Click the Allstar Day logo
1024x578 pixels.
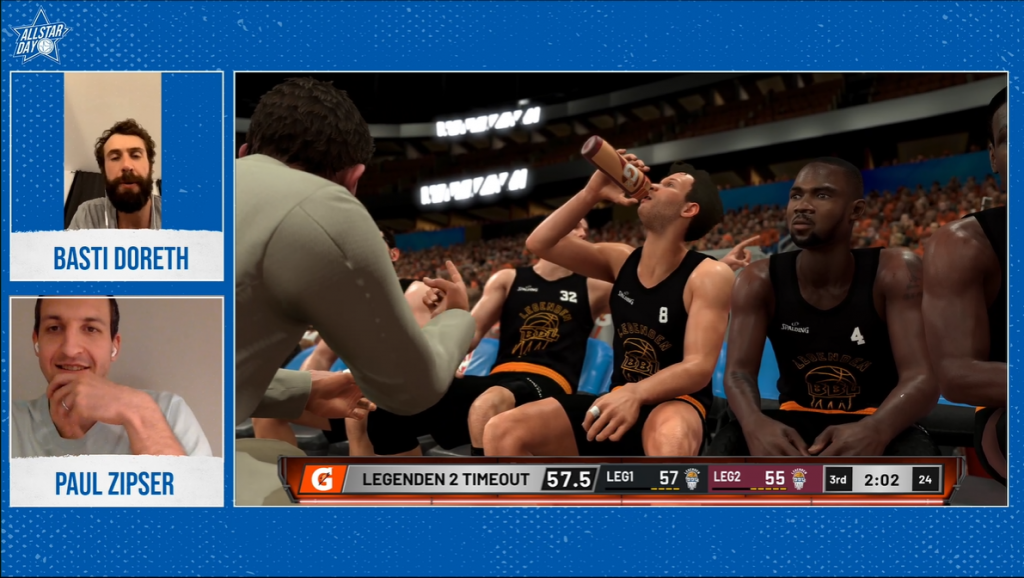40,39
